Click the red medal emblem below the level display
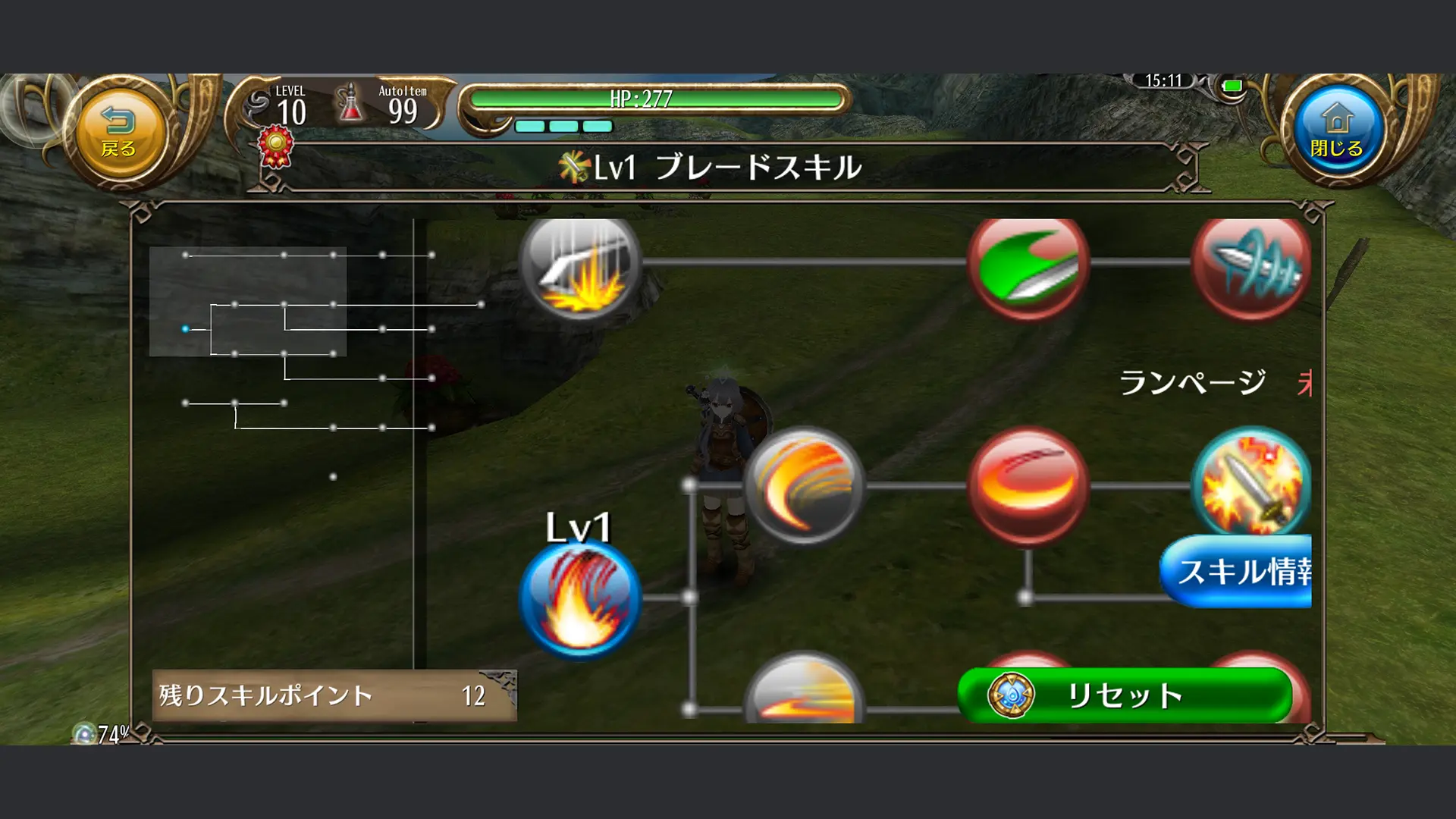The image size is (1456, 819). 275,144
